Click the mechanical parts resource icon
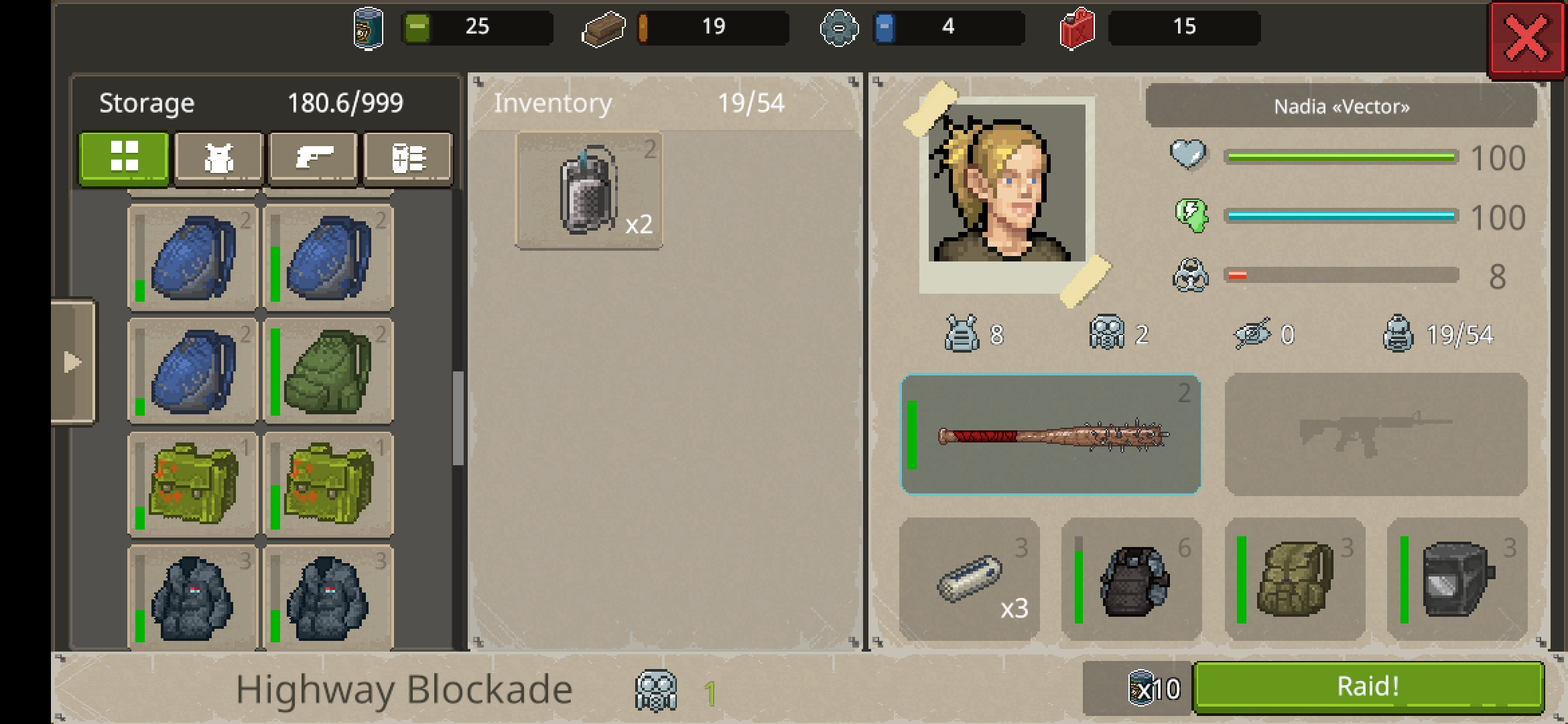Screen dimensions: 1568x724 point(840,28)
